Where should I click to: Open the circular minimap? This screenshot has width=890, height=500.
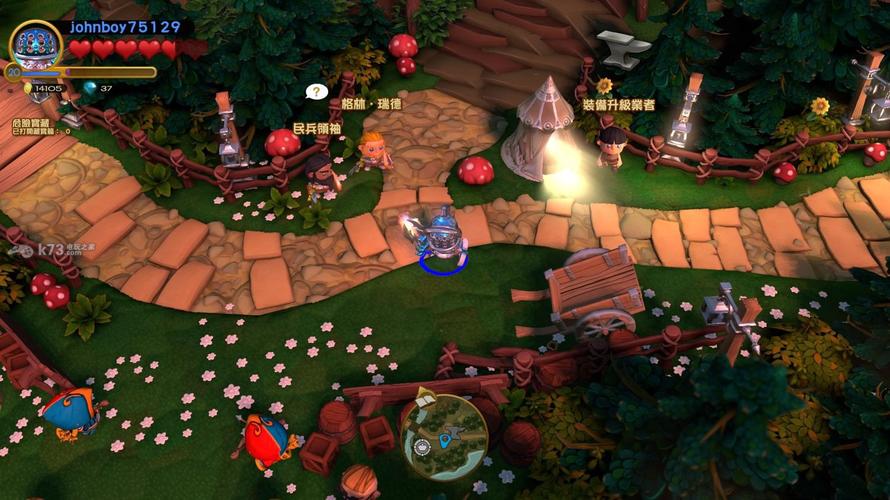445,437
